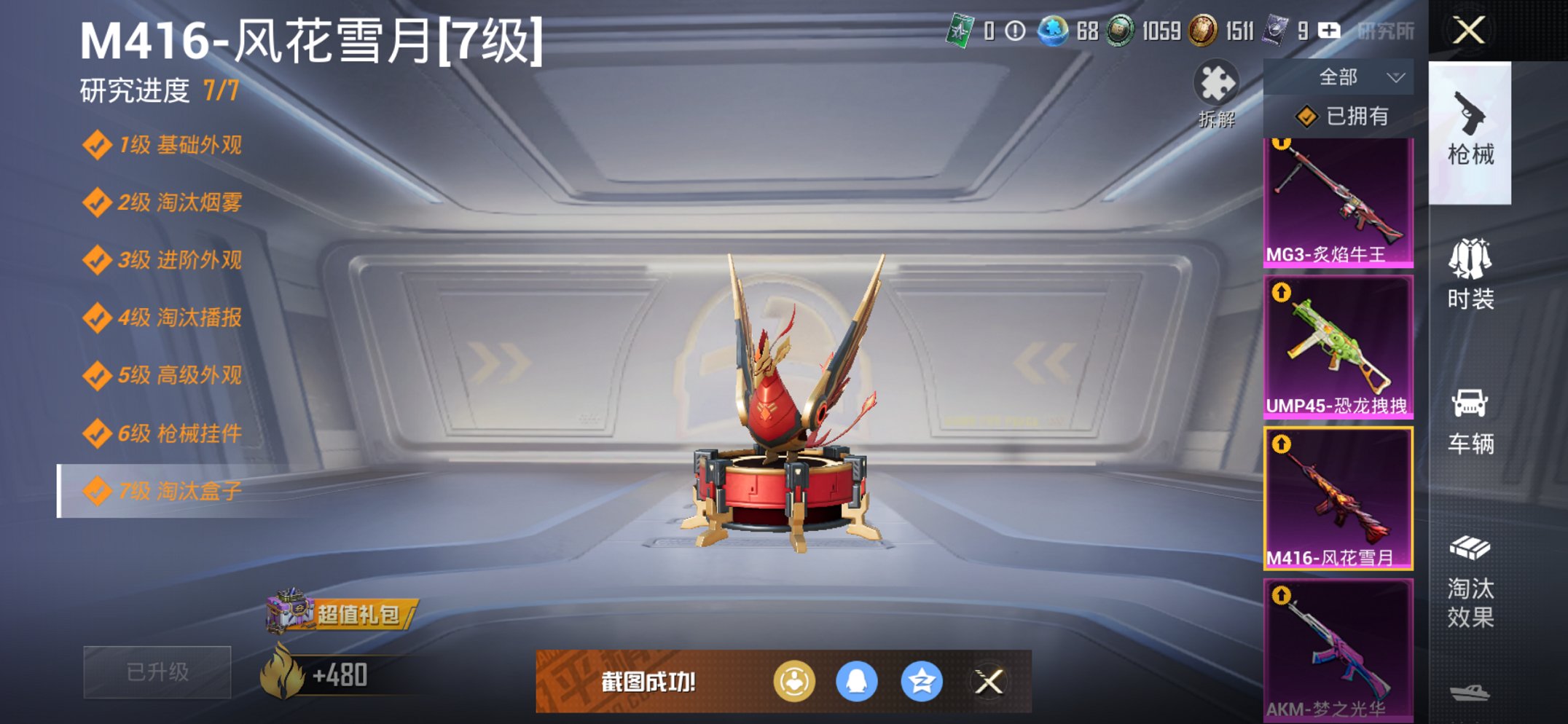Viewport: 1568px width, 724px height.
Task: Select the 已拥有 (owned) filter toggle
Action: click(1352, 116)
